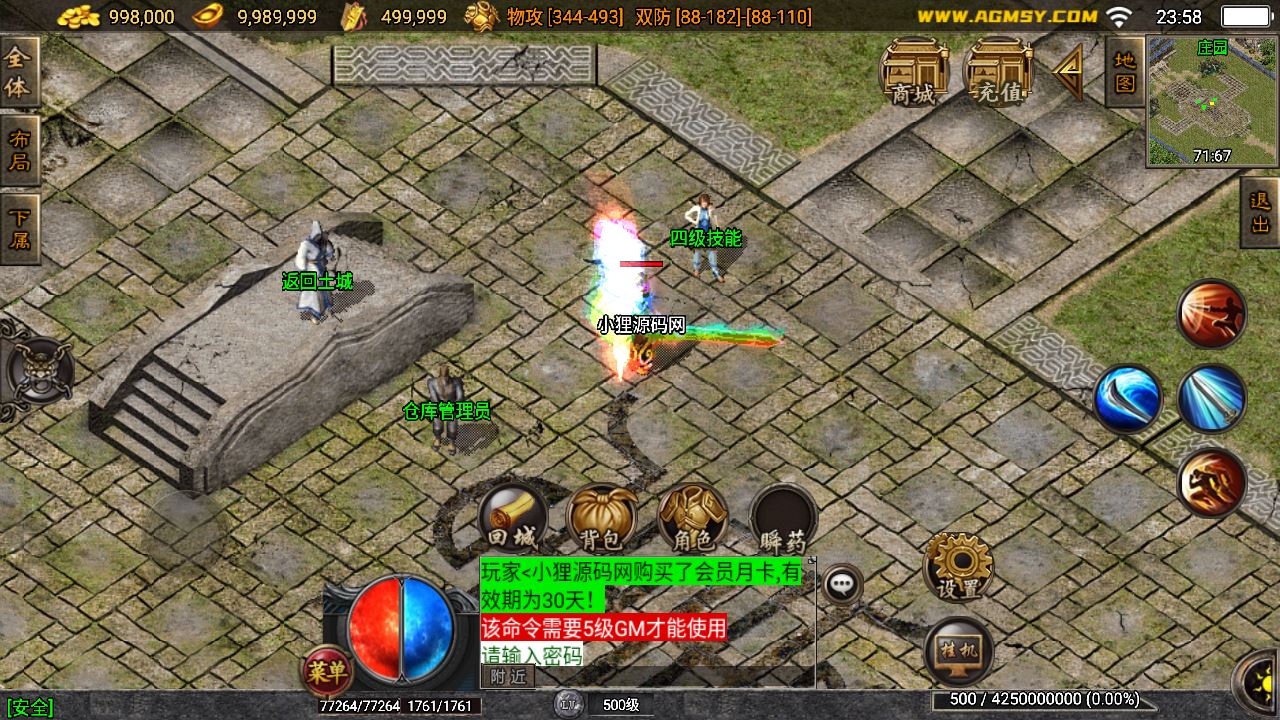Activate the blue crescent slash skill
This screenshot has width=1280, height=720.
click(x=1127, y=398)
